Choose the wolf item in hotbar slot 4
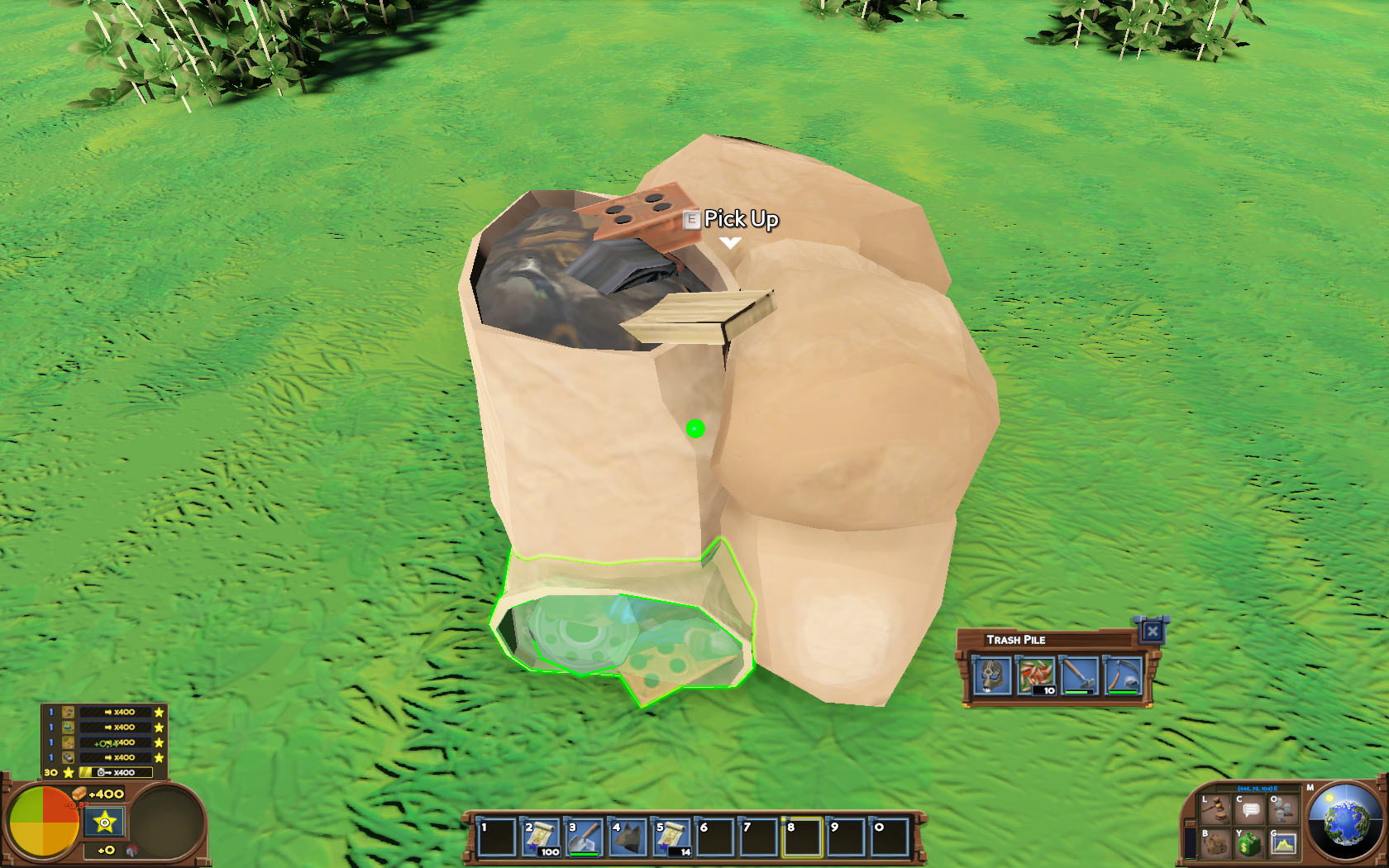Viewport: 1389px width, 868px height. [x=628, y=837]
